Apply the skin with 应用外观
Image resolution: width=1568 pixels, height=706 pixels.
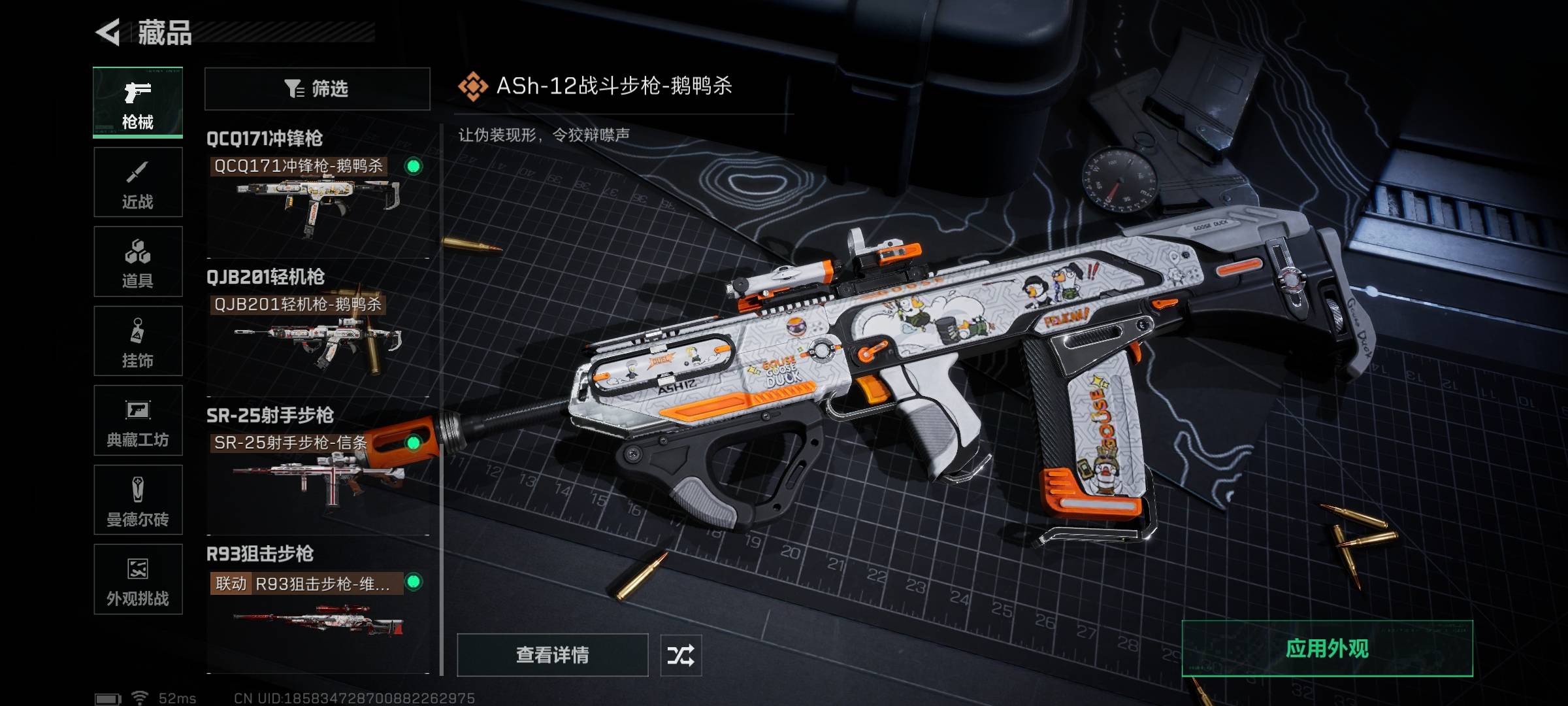(x=1327, y=648)
